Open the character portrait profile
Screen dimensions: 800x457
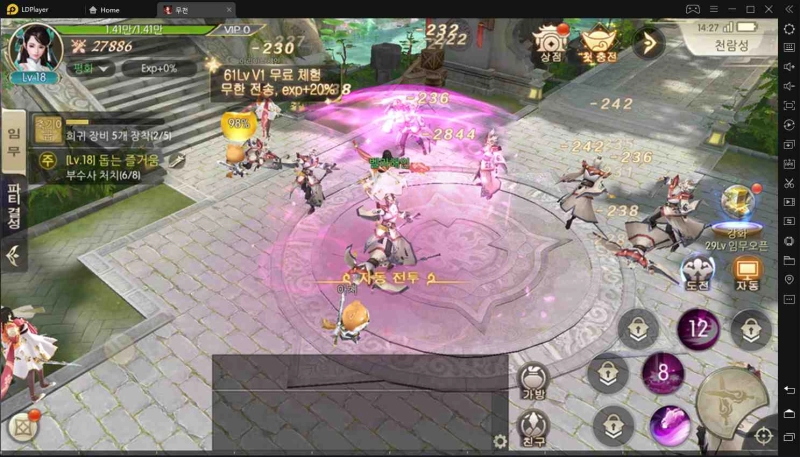click(34, 47)
